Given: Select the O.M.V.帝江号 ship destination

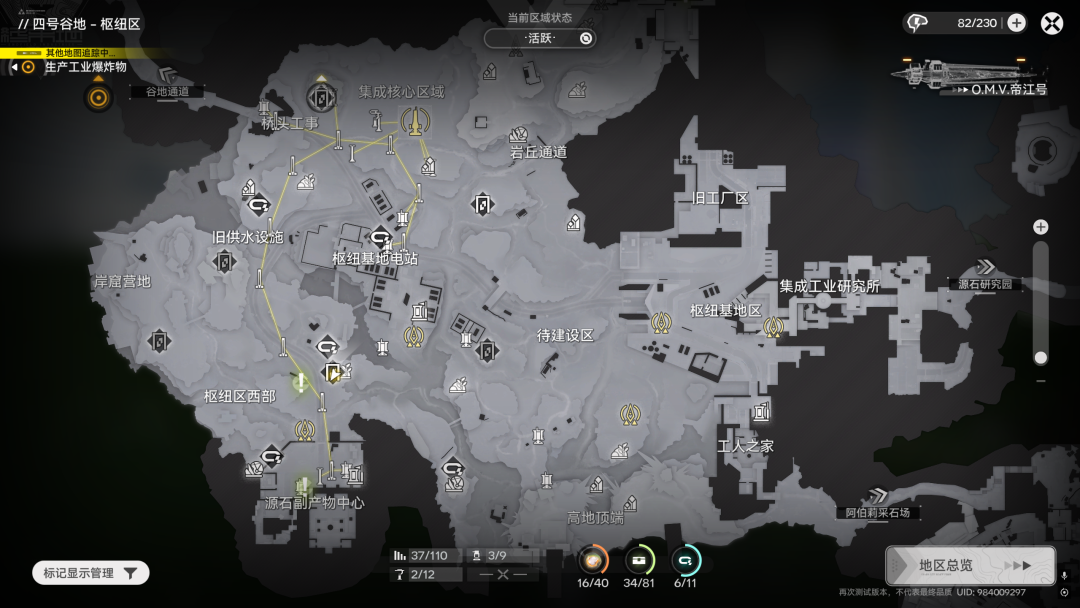Looking at the screenshot, I should click(971, 75).
